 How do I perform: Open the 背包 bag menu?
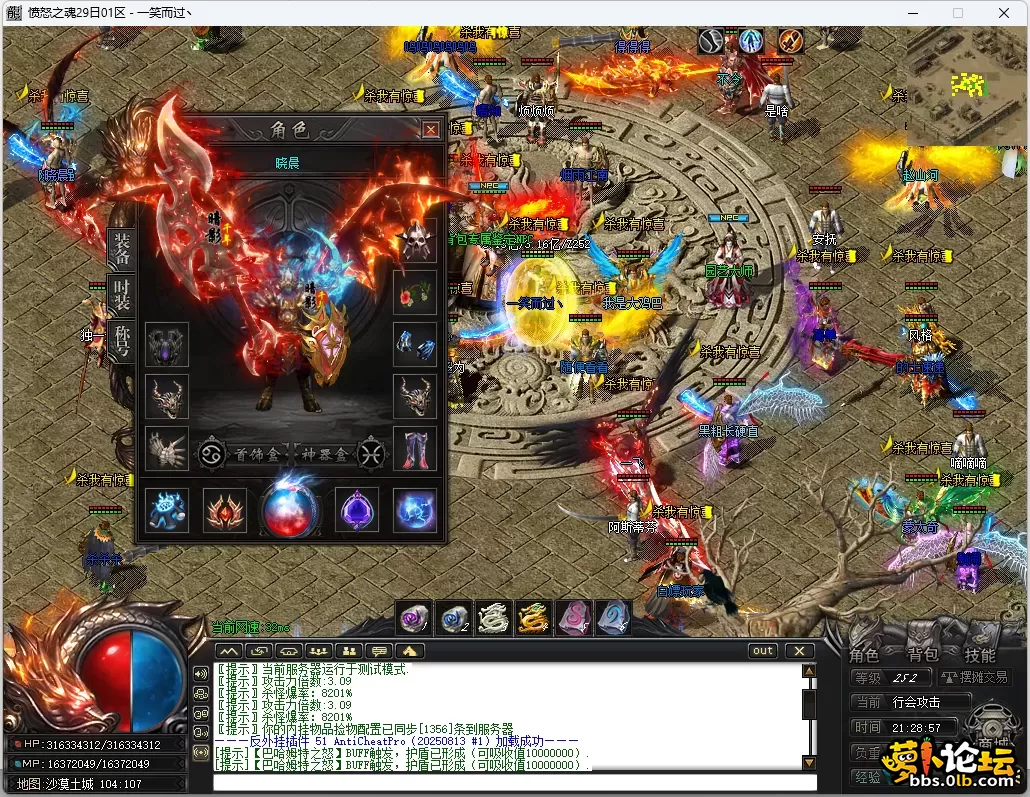[x=922, y=655]
